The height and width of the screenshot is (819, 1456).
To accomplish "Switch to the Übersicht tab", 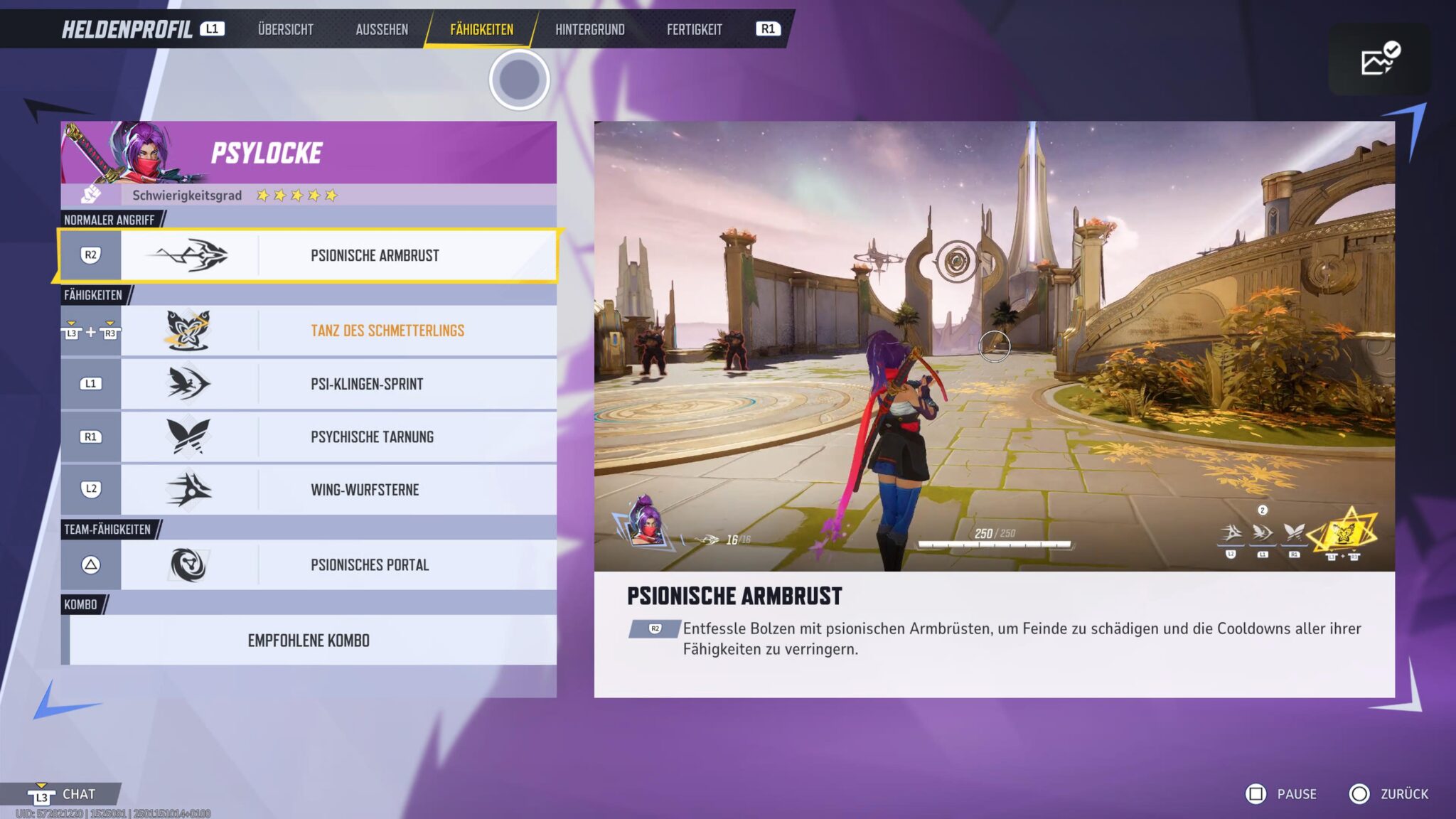I will (284, 29).
